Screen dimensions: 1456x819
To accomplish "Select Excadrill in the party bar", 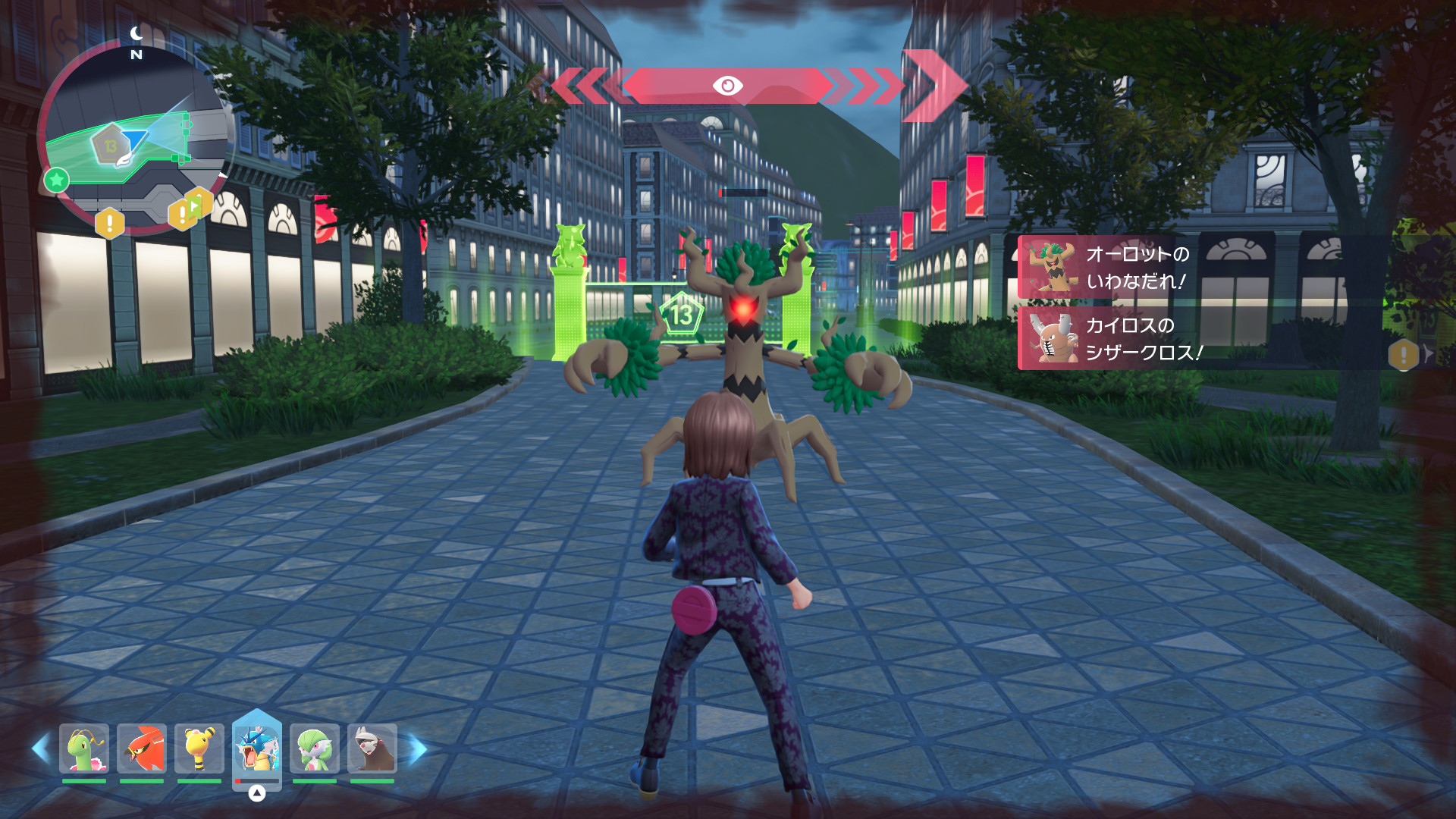I will click(x=372, y=748).
